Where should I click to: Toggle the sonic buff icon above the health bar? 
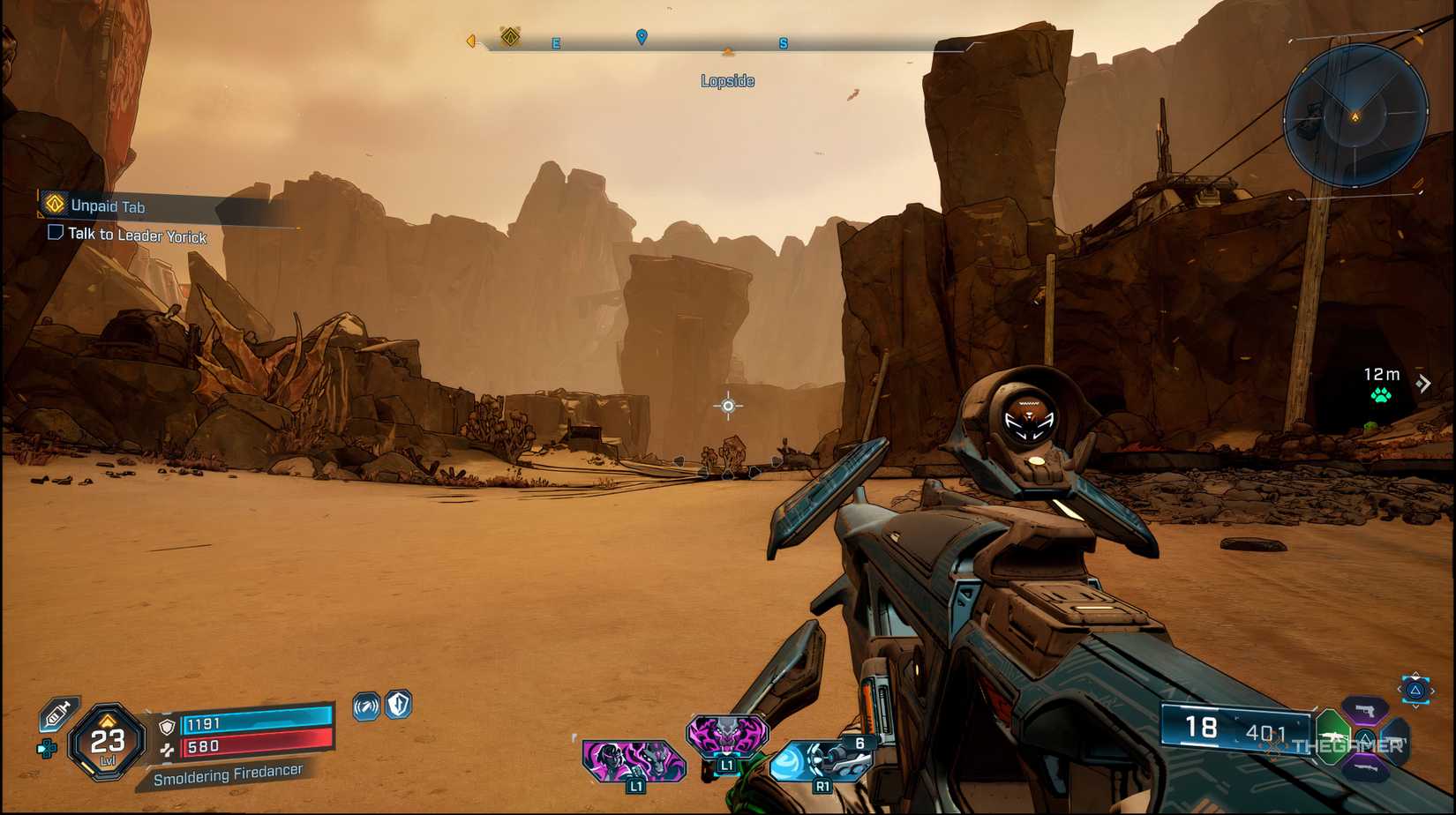click(366, 706)
